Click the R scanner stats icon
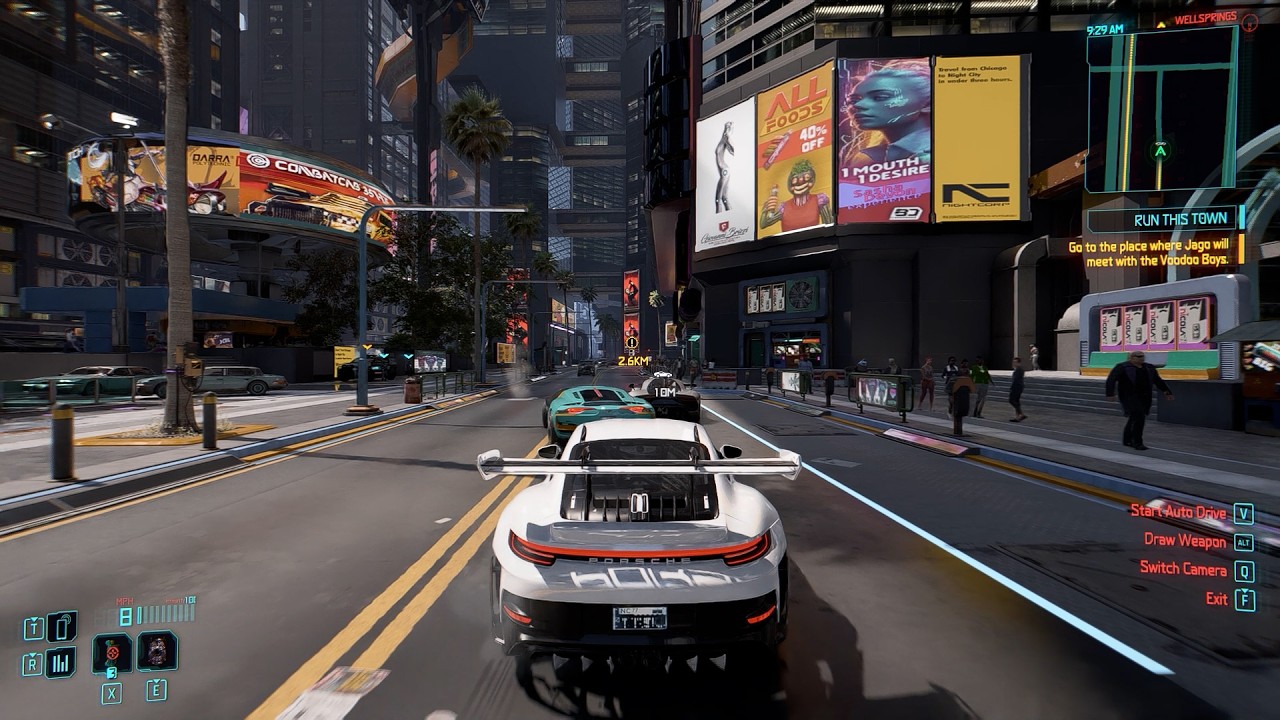1280x720 pixels. [x=33, y=662]
